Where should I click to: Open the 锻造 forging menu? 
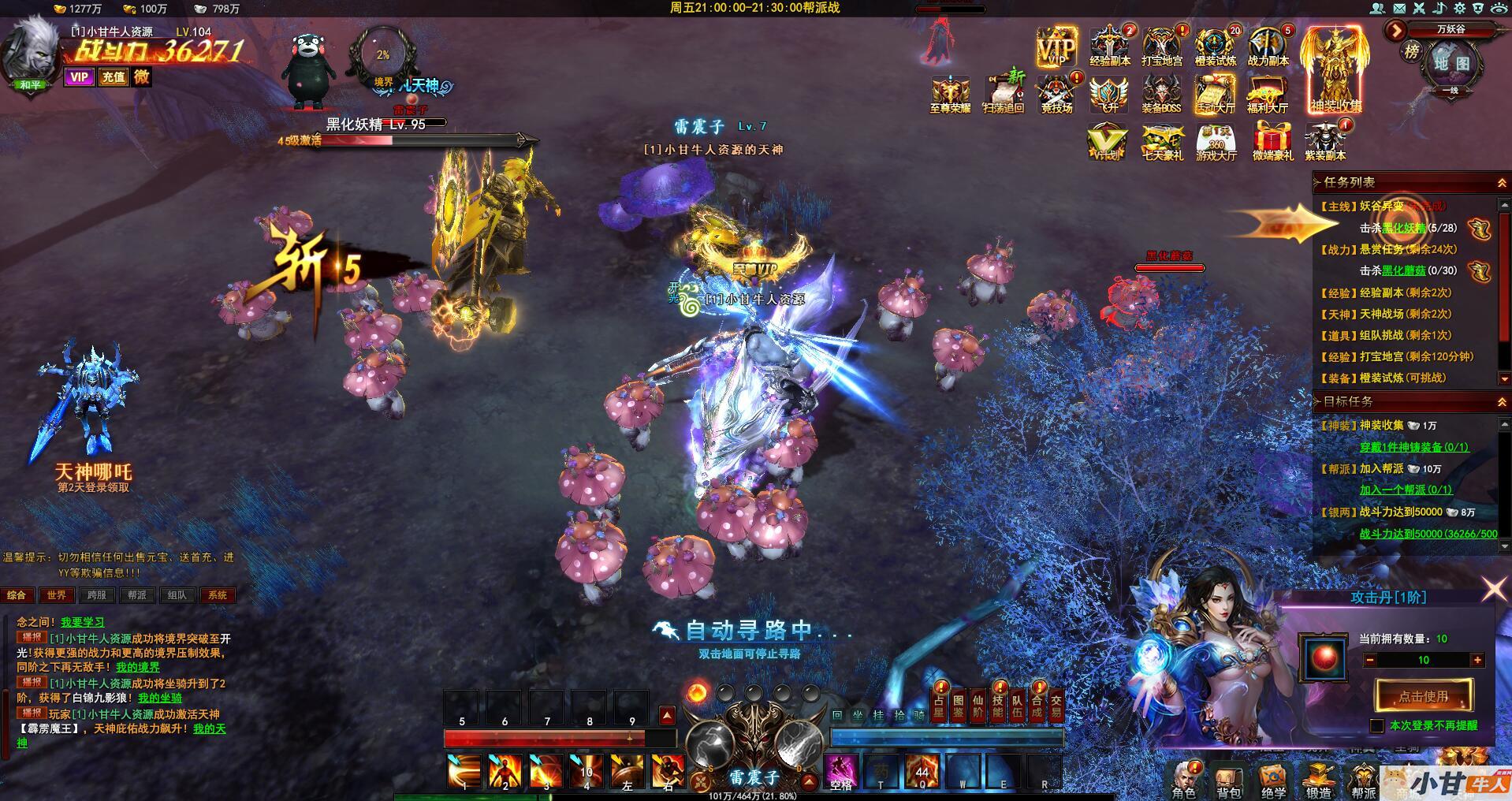point(1318,781)
